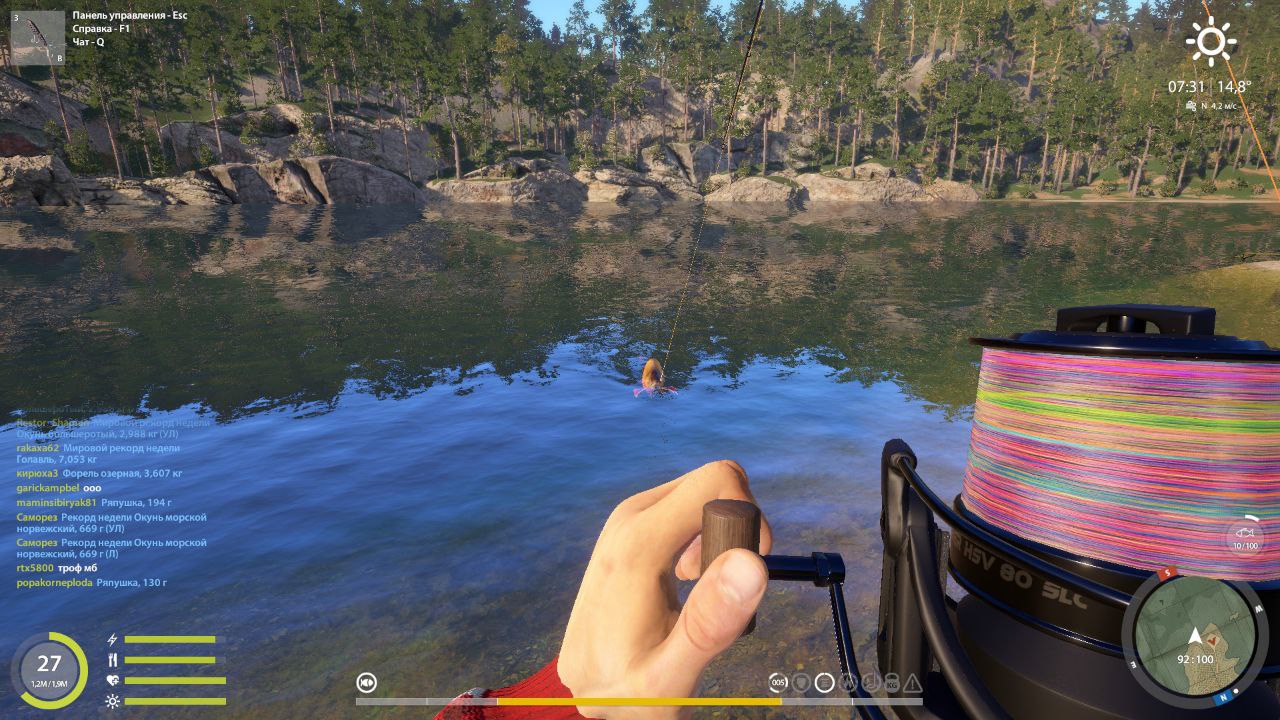
Task: Click the KG weight status icon
Action: (891, 683)
